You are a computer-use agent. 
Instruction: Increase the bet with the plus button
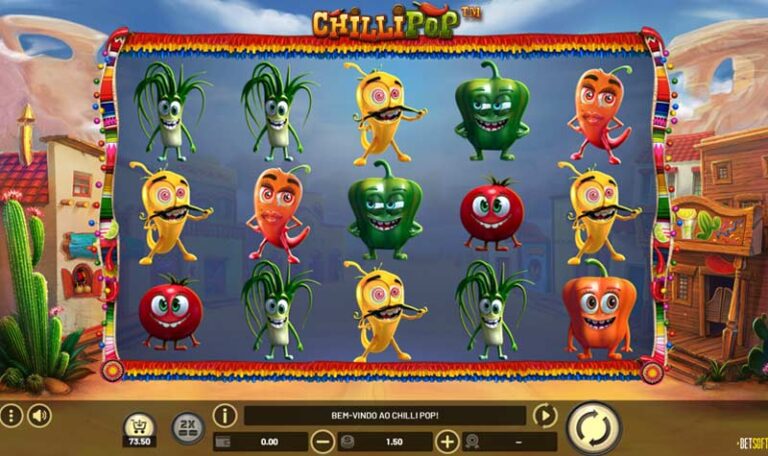tap(447, 441)
